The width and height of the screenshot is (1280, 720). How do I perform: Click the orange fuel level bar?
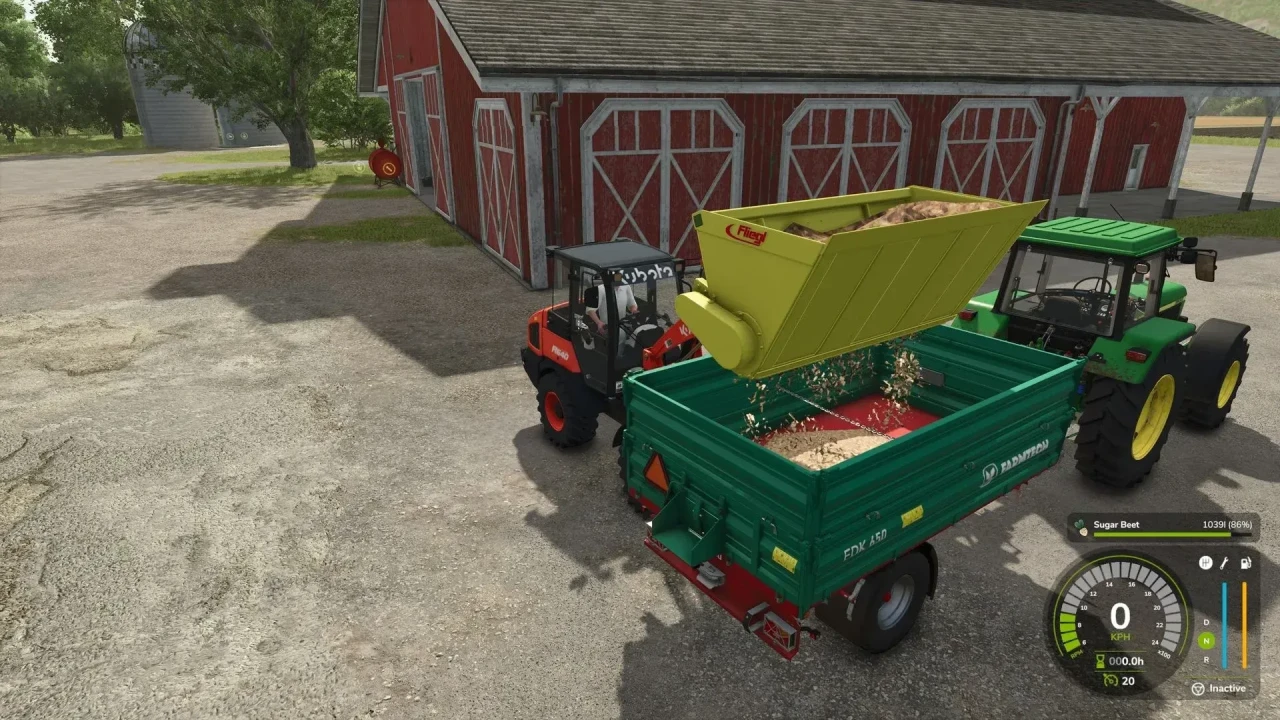[x=1245, y=624]
